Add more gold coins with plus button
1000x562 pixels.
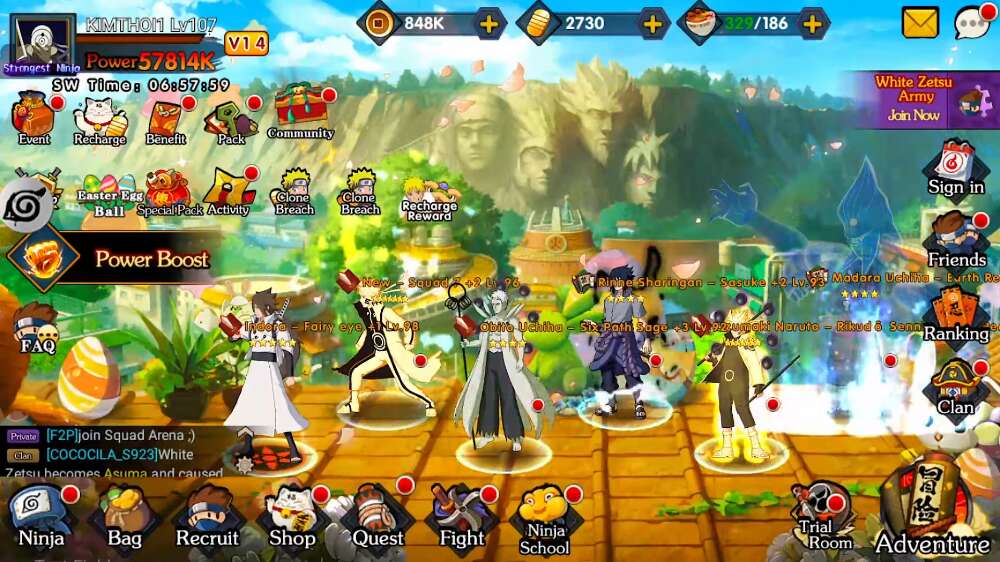pos(652,23)
